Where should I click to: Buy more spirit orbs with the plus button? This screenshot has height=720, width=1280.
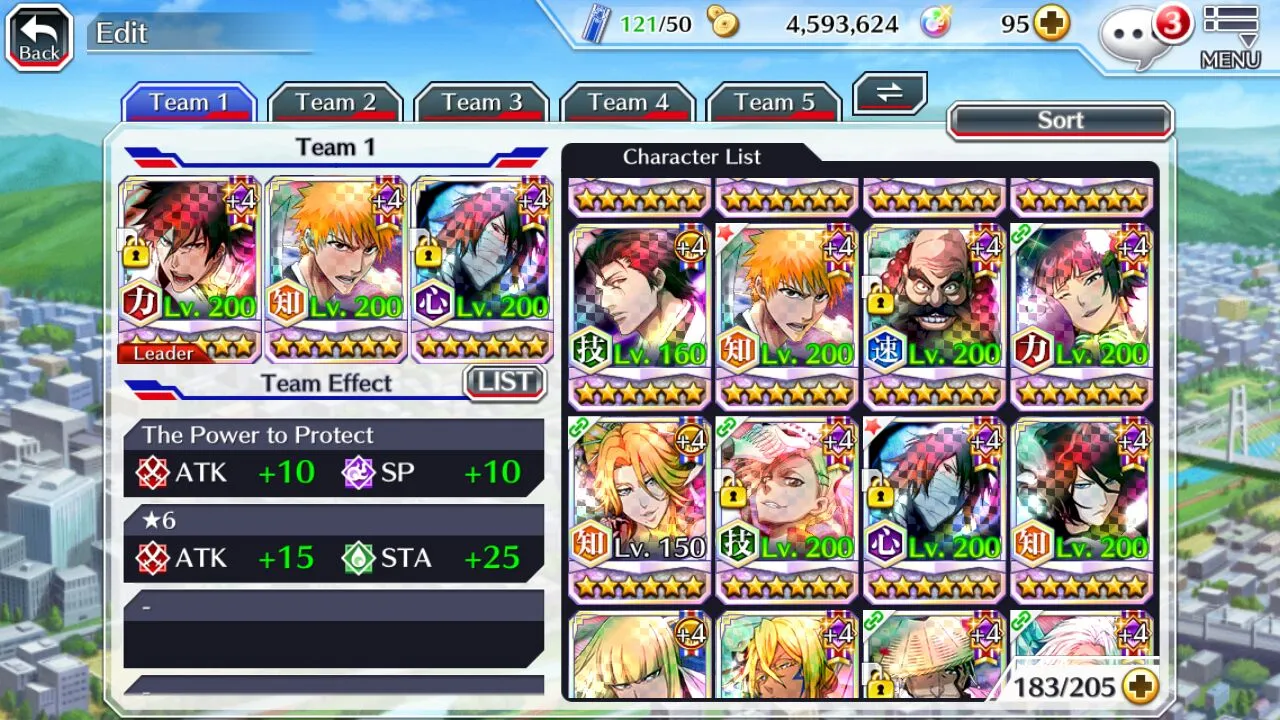click(x=1051, y=24)
